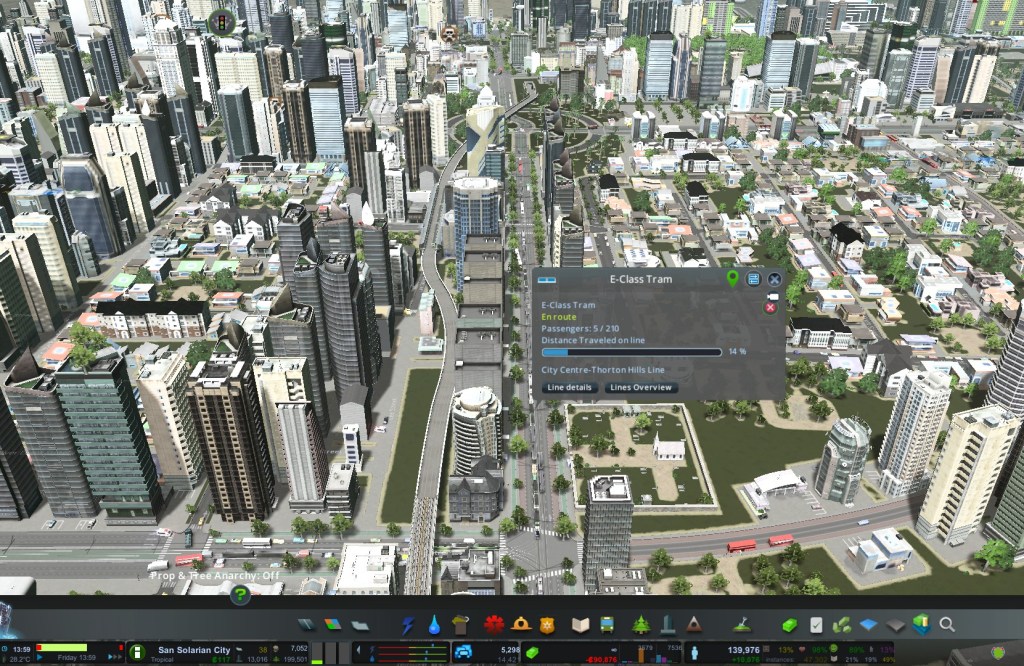This screenshot has height=666, width=1024.
Task: Open the Electricity menu
Action: click(408, 625)
